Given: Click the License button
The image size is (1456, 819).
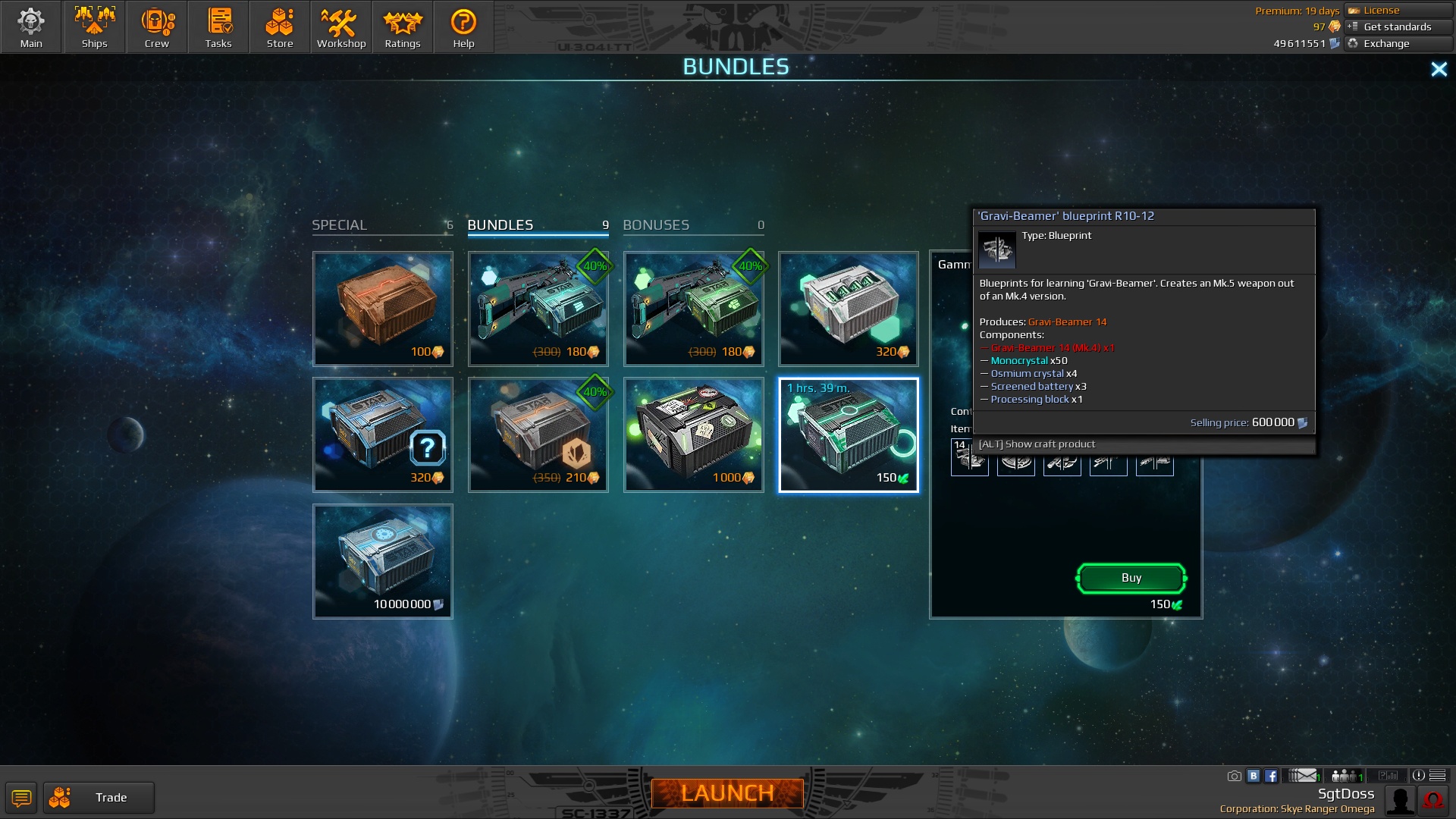Looking at the screenshot, I should [x=1398, y=11].
